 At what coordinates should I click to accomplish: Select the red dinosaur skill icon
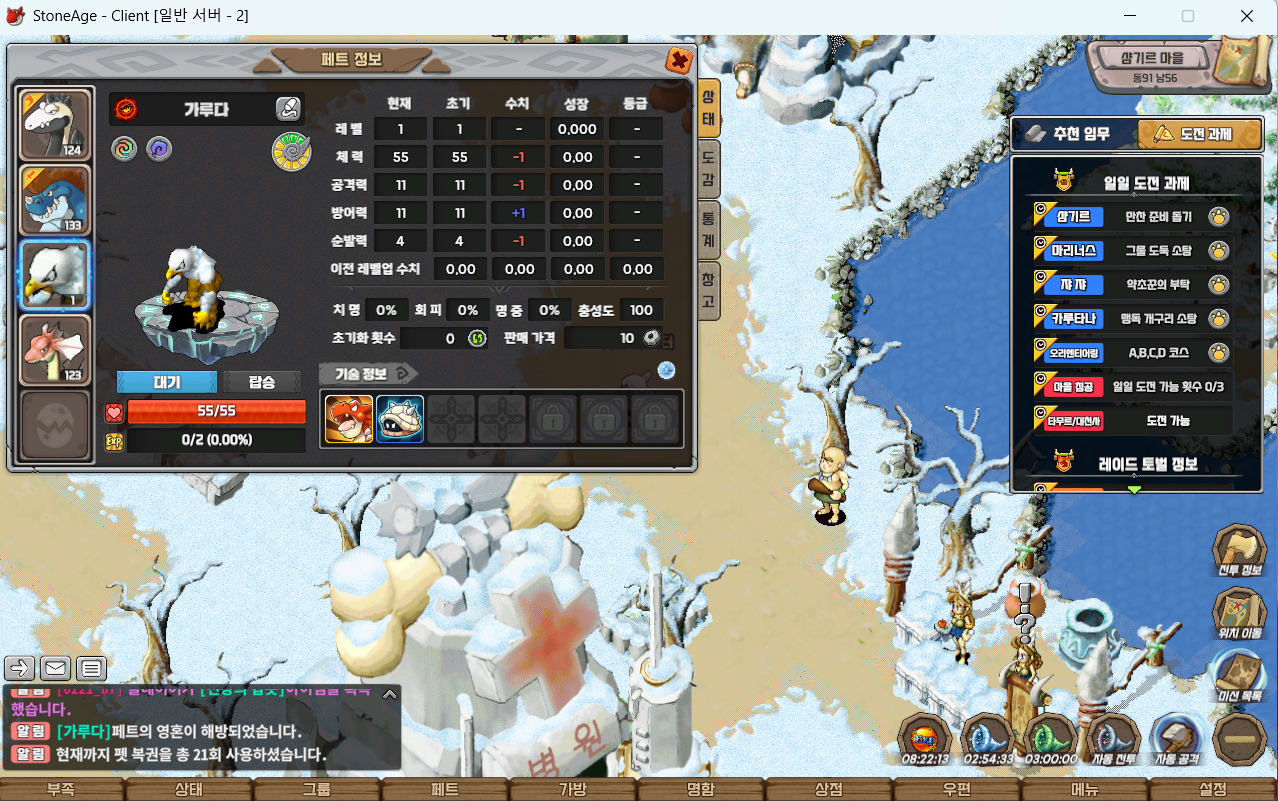pos(349,419)
